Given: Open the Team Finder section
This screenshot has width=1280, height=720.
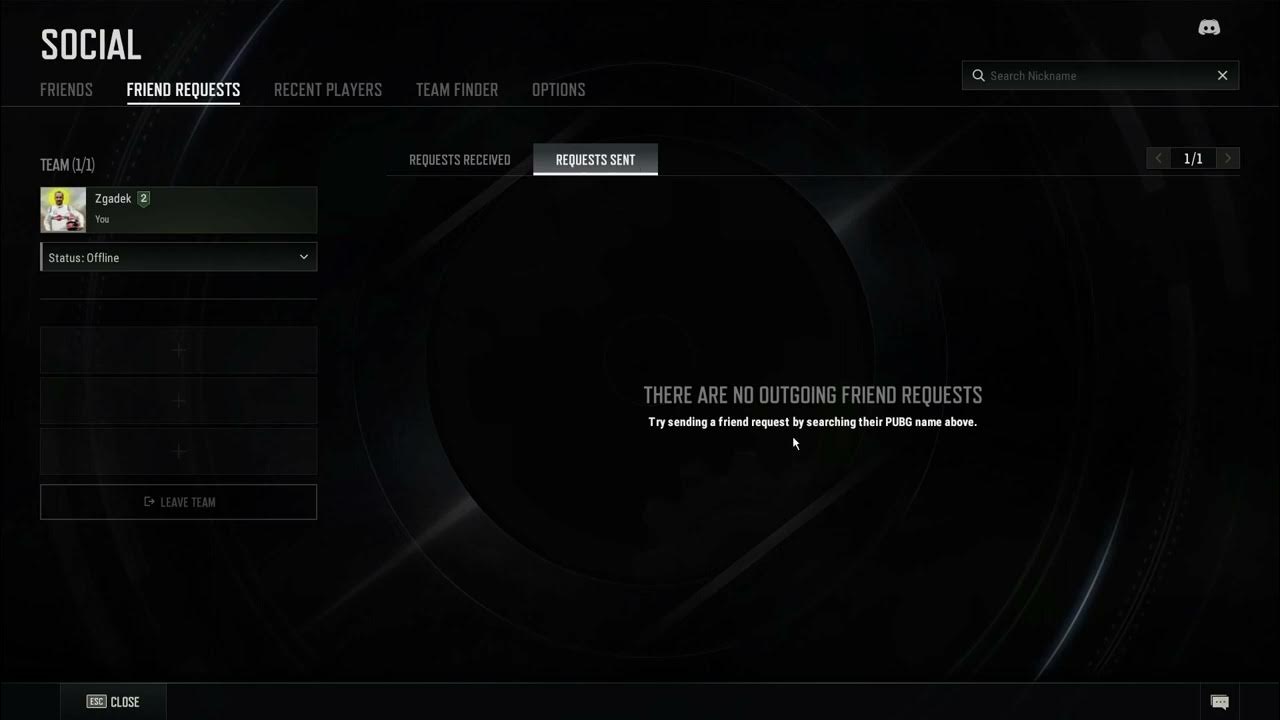Looking at the screenshot, I should [x=456, y=89].
